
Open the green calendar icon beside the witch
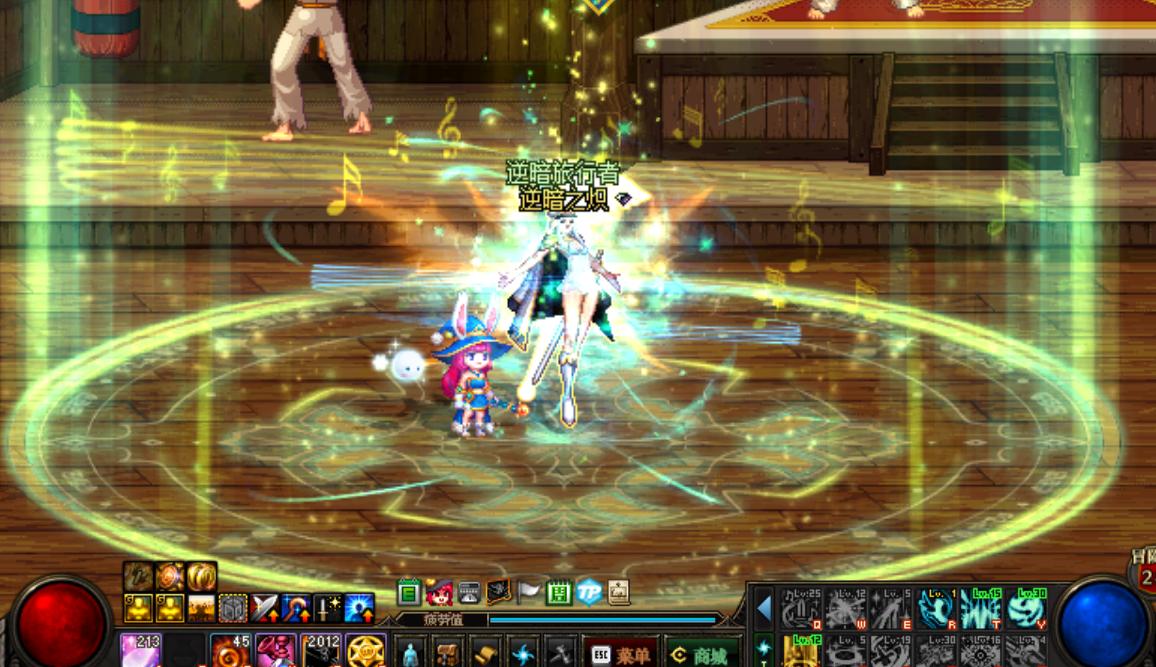[x=409, y=592]
